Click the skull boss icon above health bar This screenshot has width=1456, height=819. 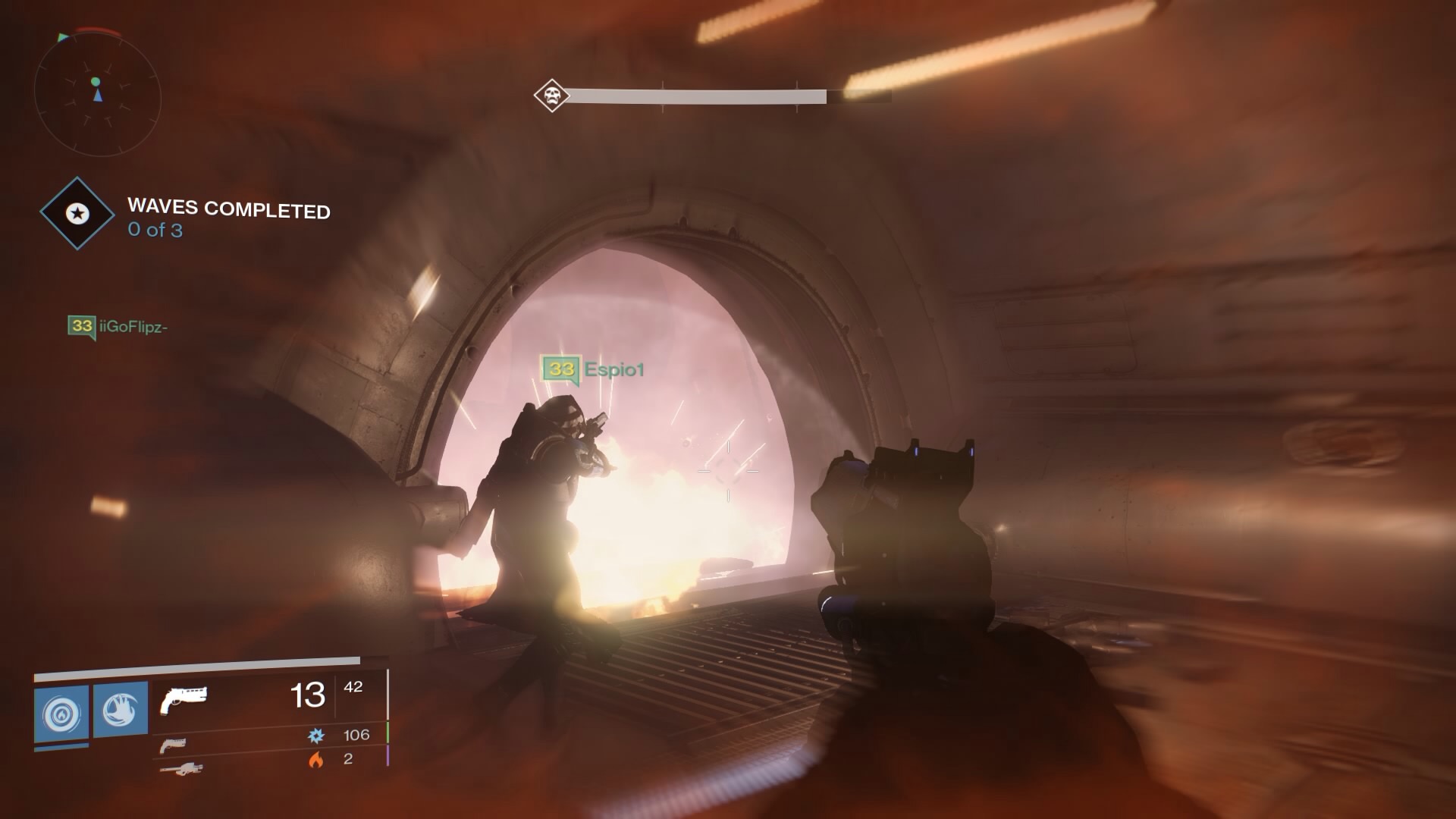(x=551, y=96)
